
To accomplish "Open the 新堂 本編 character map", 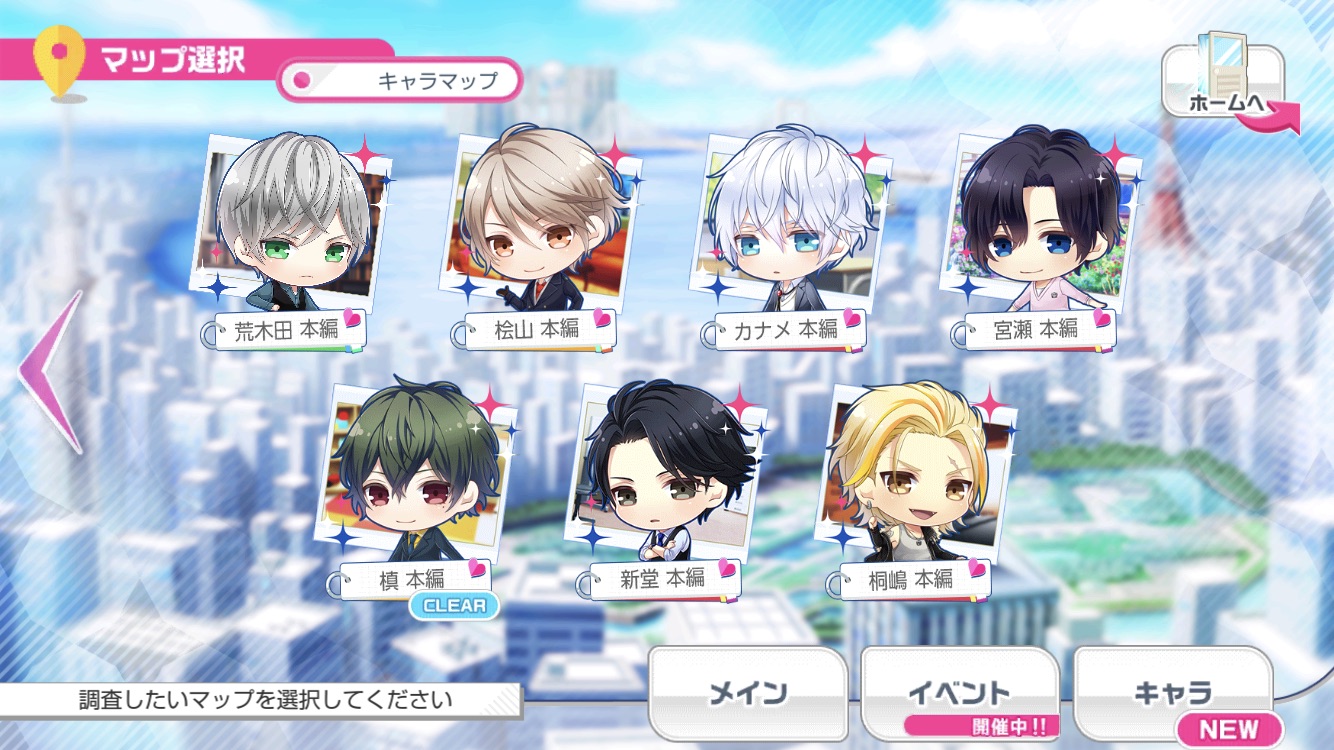I will [664, 478].
